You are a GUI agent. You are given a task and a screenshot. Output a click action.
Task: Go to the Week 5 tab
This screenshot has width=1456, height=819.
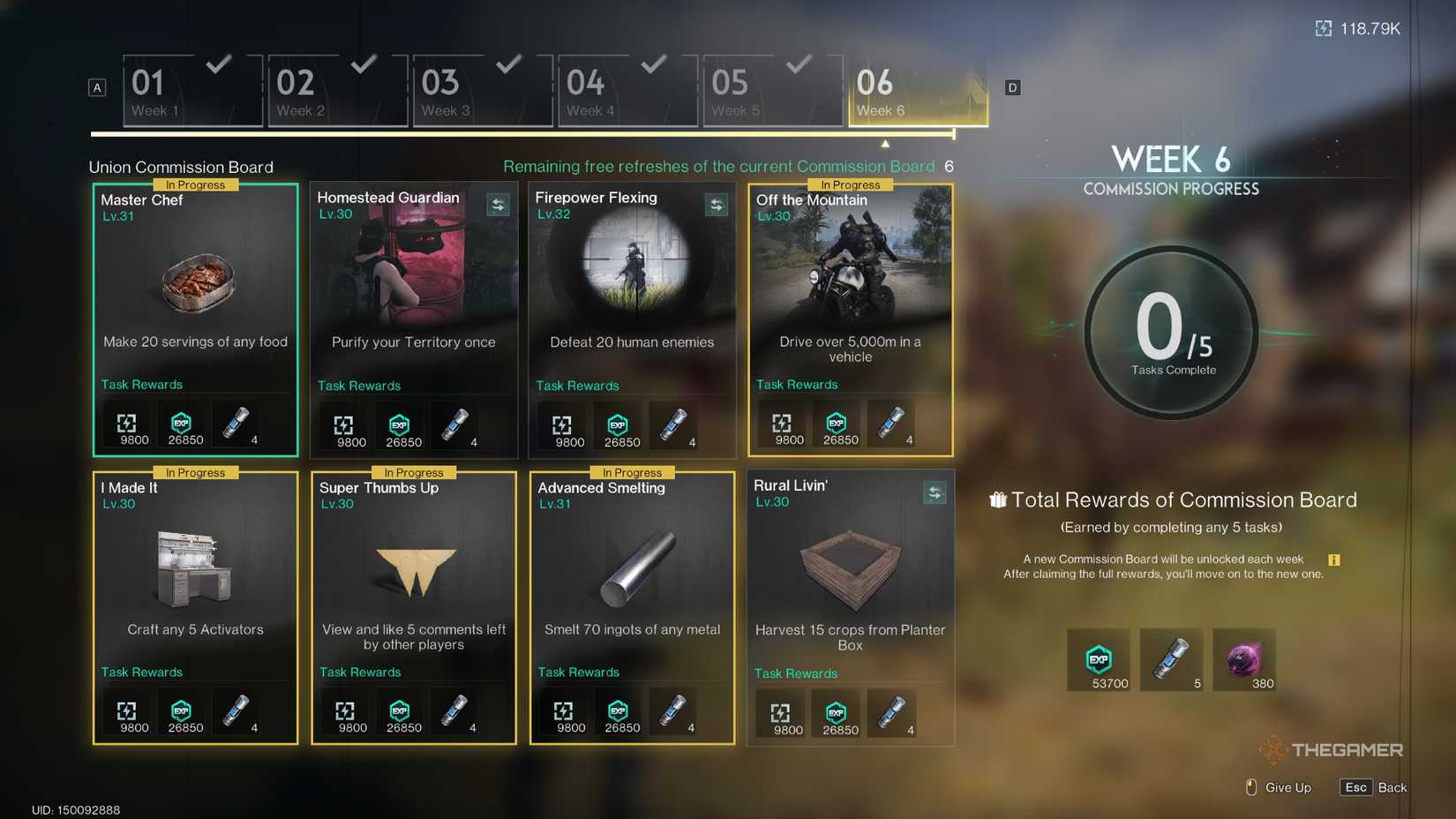[772, 92]
